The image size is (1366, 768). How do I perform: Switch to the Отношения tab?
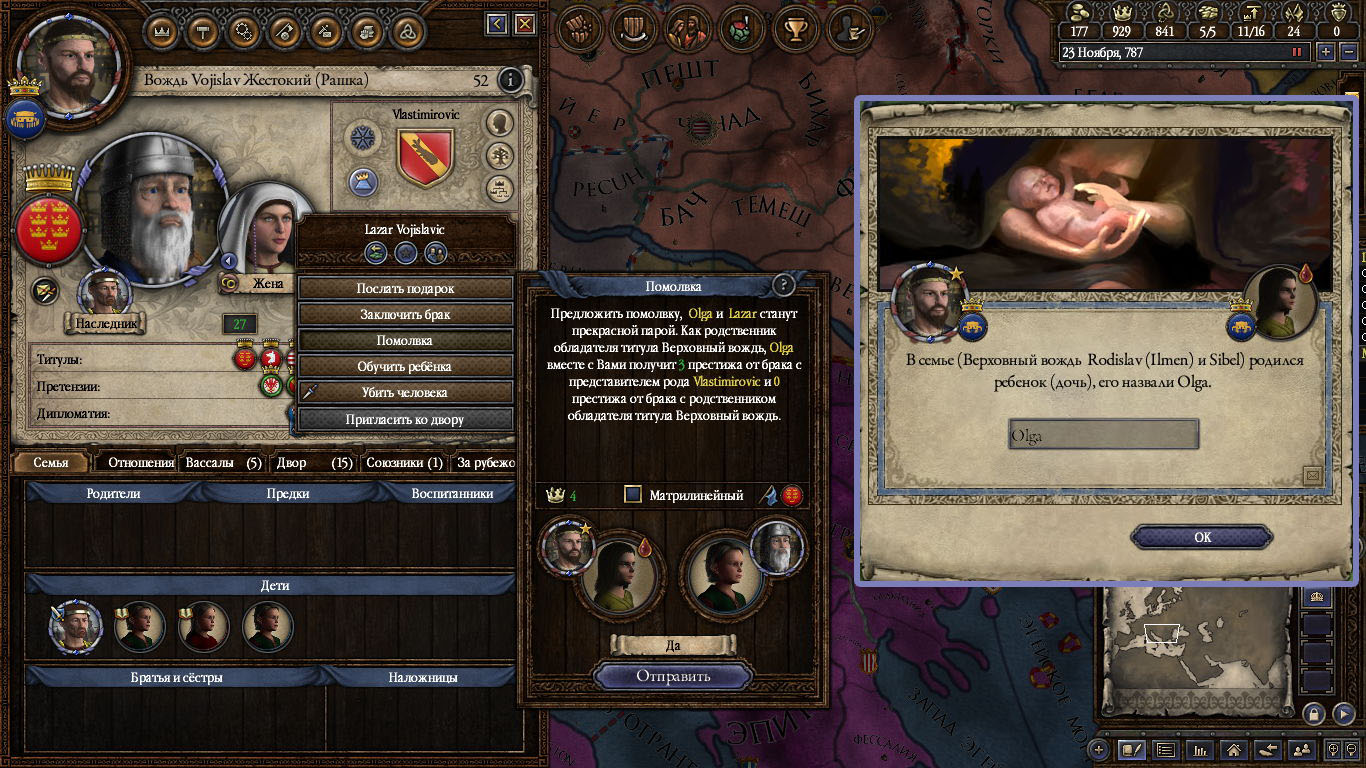pos(141,463)
